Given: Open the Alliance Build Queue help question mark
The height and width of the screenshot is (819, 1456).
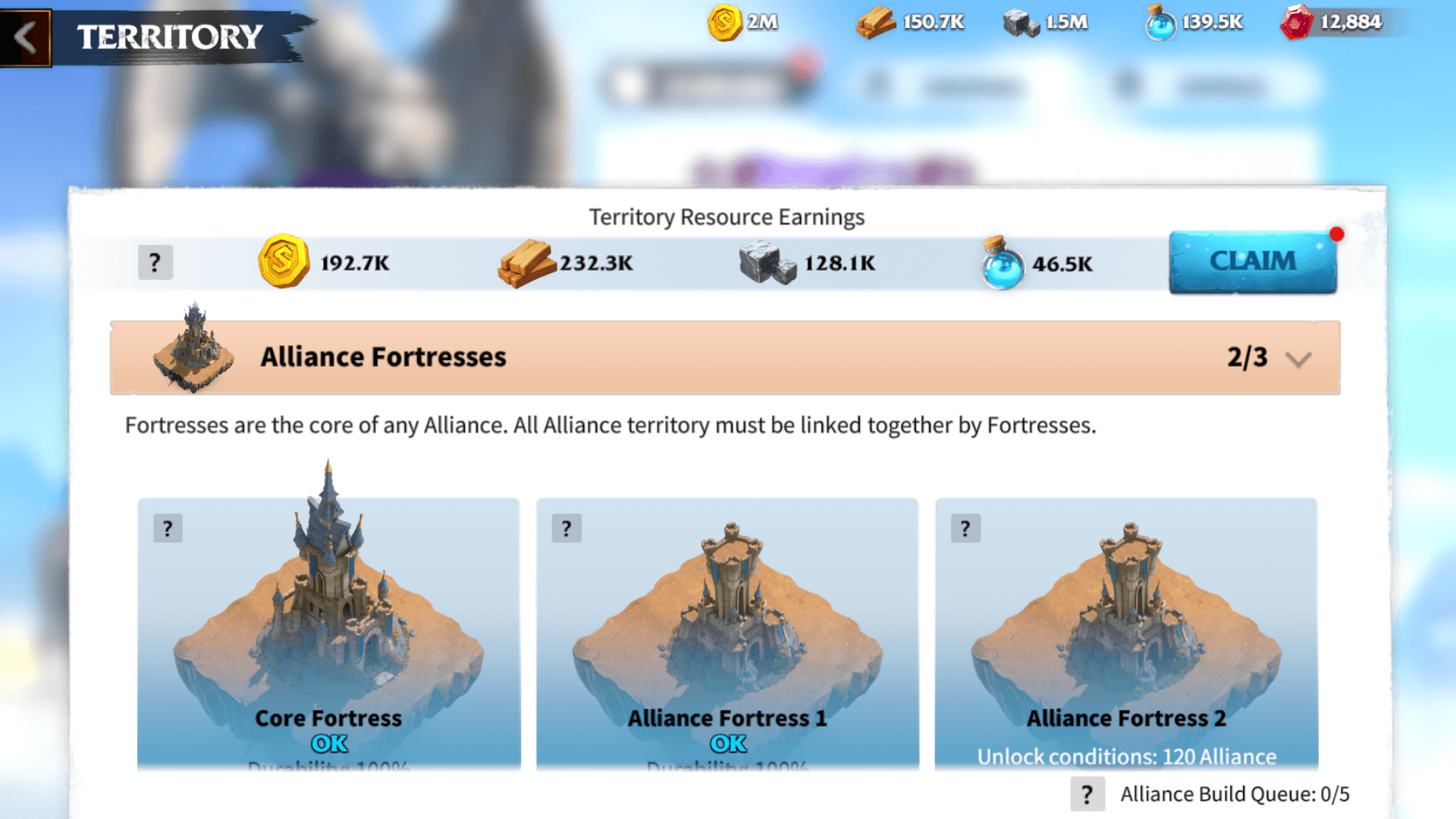Looking at the screenshot, I should tap(1090, 794).
